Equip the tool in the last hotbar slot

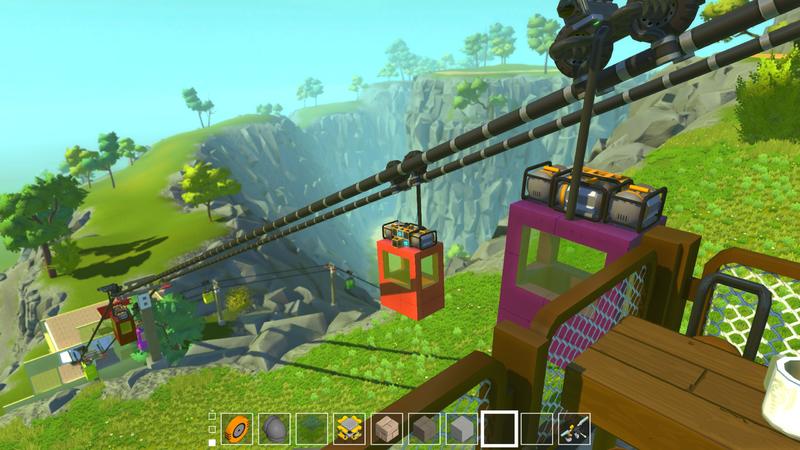click(x=574, y=429)
